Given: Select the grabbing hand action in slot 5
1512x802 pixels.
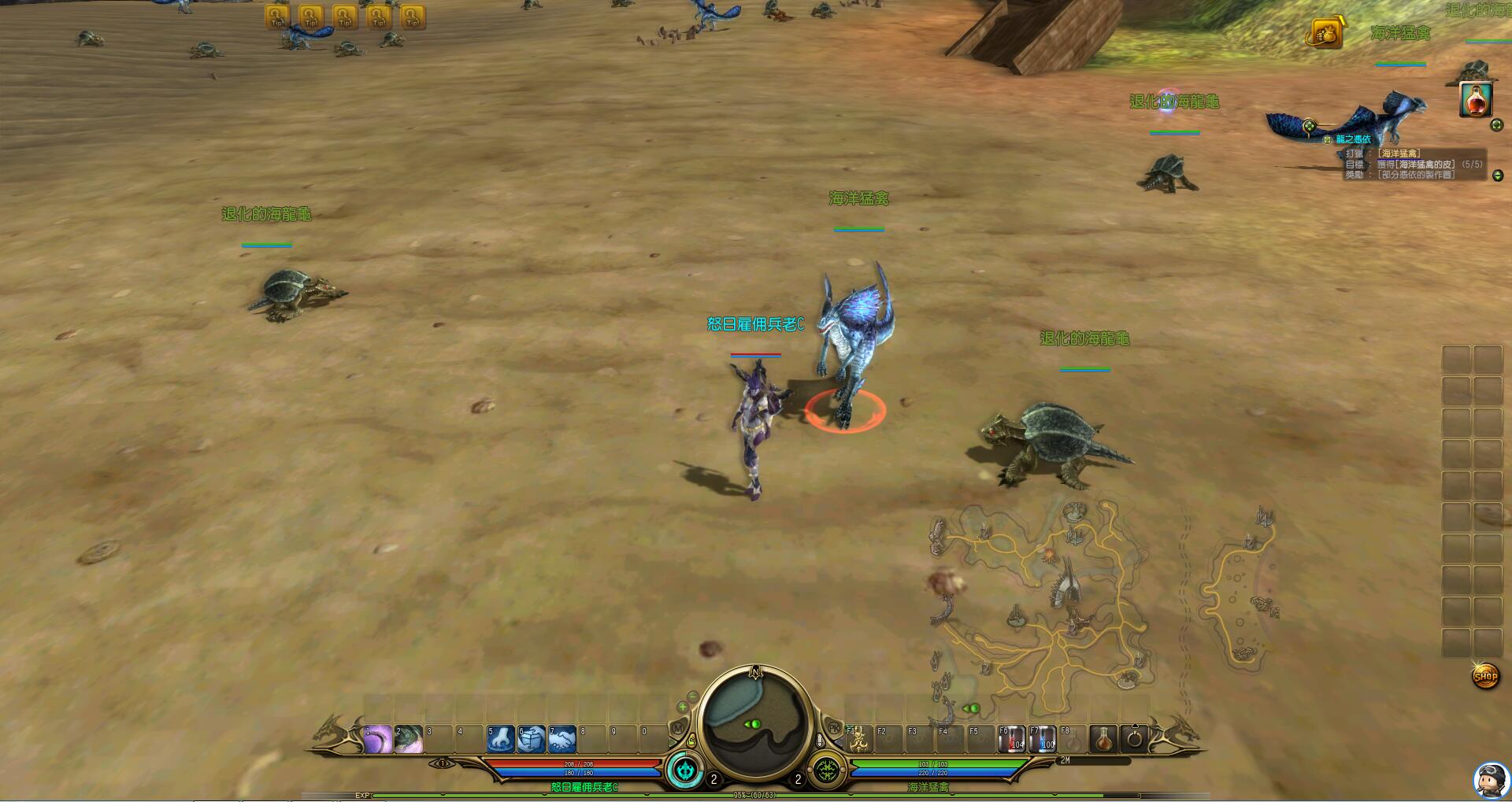Looking at the screenshot, I should tap(500, 739).
